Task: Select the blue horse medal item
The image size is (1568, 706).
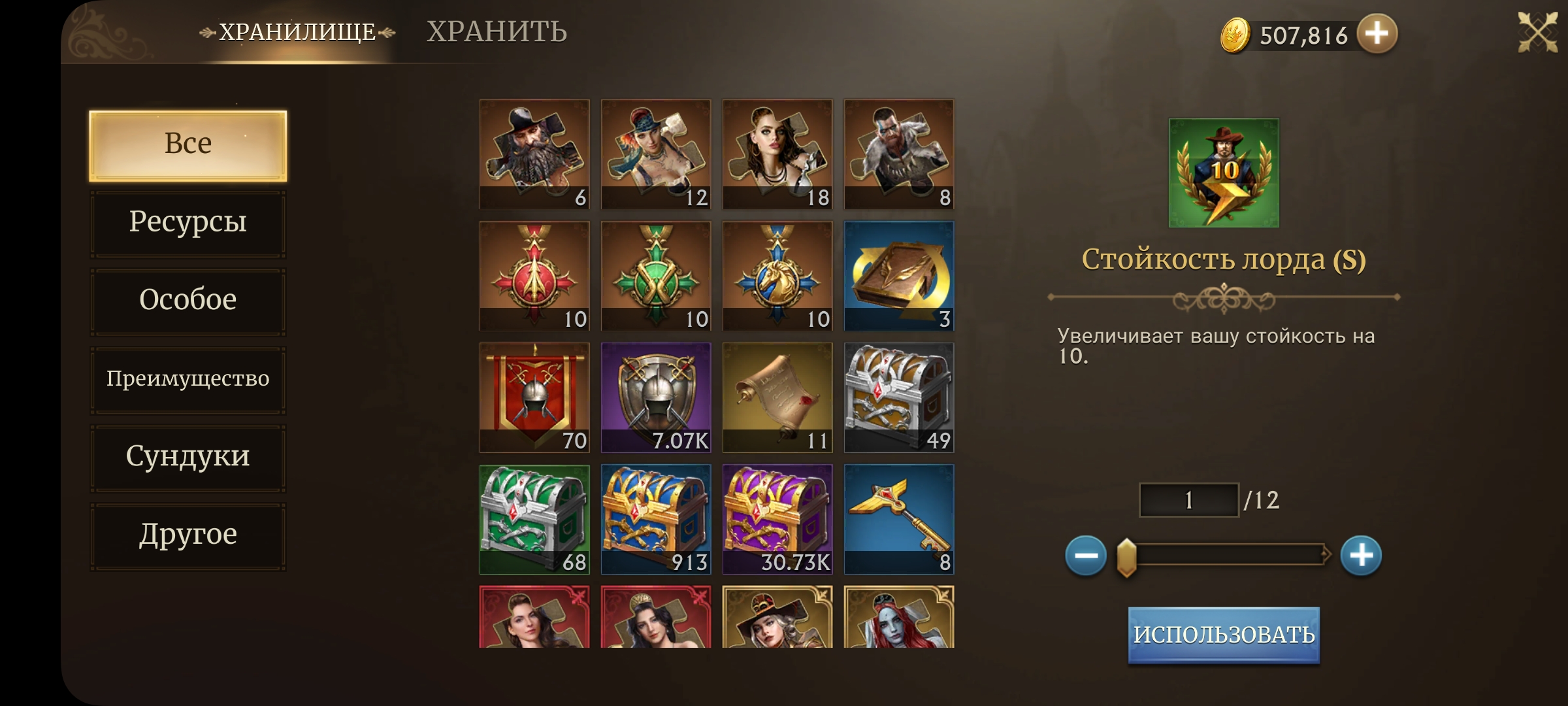Action: 777,276
